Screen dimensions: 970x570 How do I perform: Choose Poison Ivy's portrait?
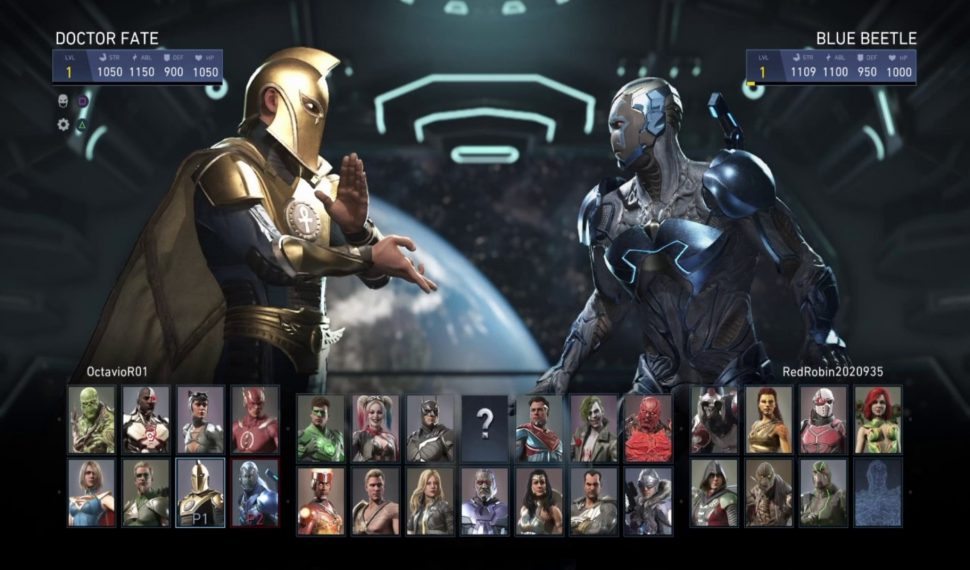[x=878, y=420]
